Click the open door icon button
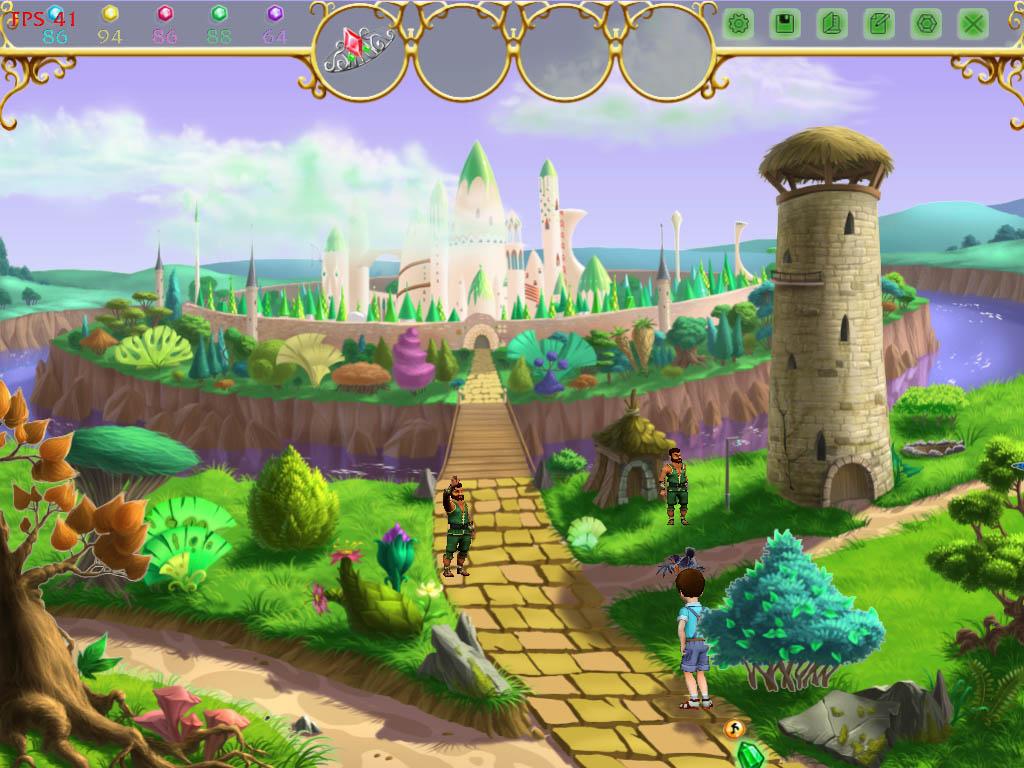 [x=831, y=24]
